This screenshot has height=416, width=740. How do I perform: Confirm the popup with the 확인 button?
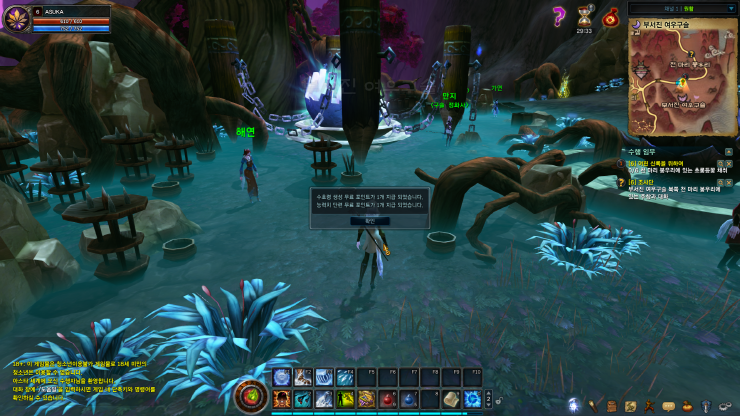coord(369,219)
